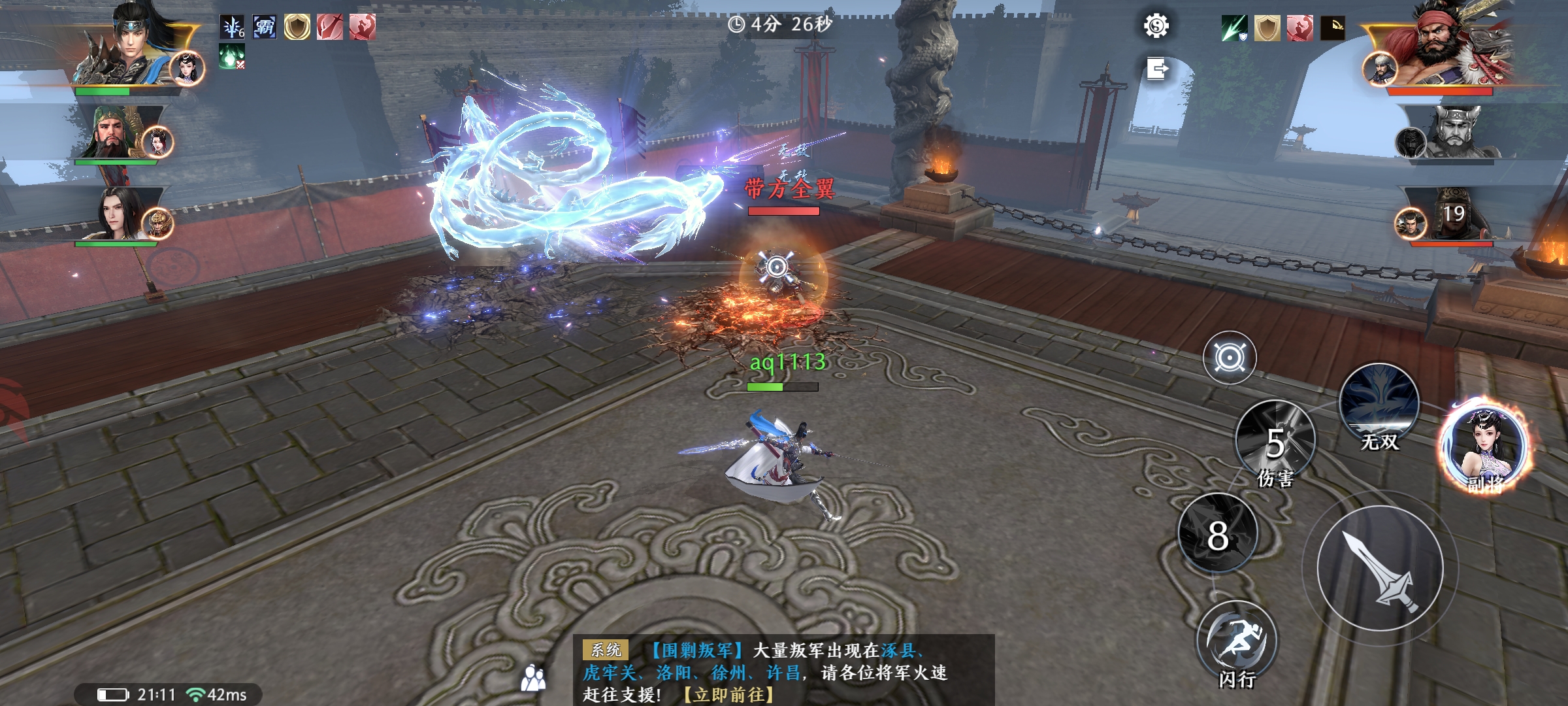Screen dimensions: 1568x706
Task: Use the 伤害 skill on cooldown 5
Action: pos(1275,441)
